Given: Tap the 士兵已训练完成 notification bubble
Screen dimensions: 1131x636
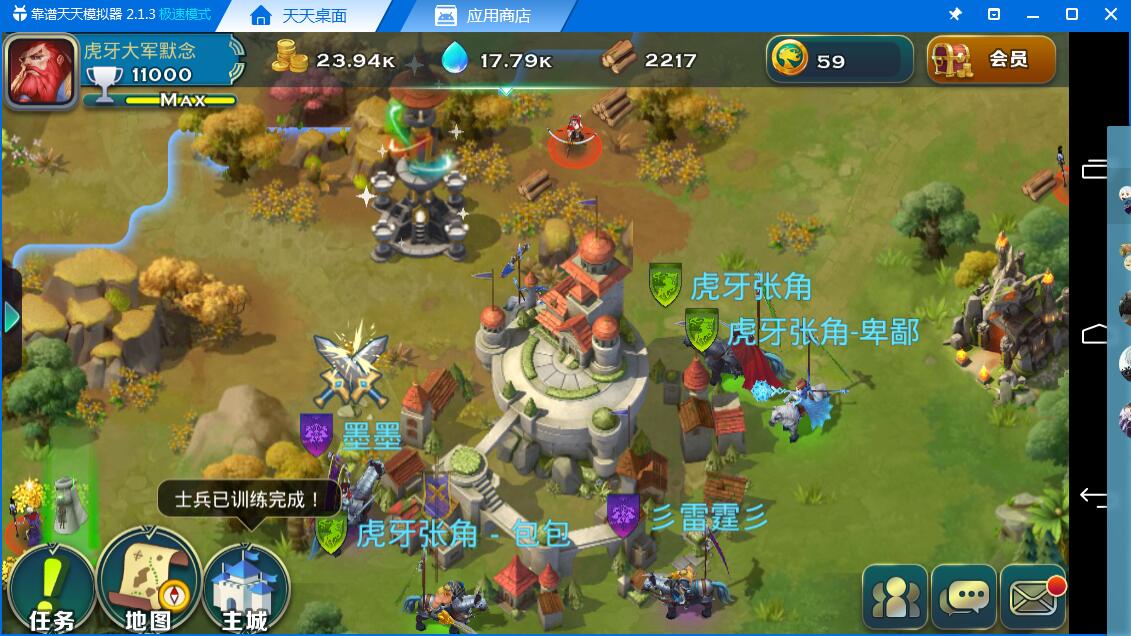Looking at the screenshot, I should click(x=248, y=499).
